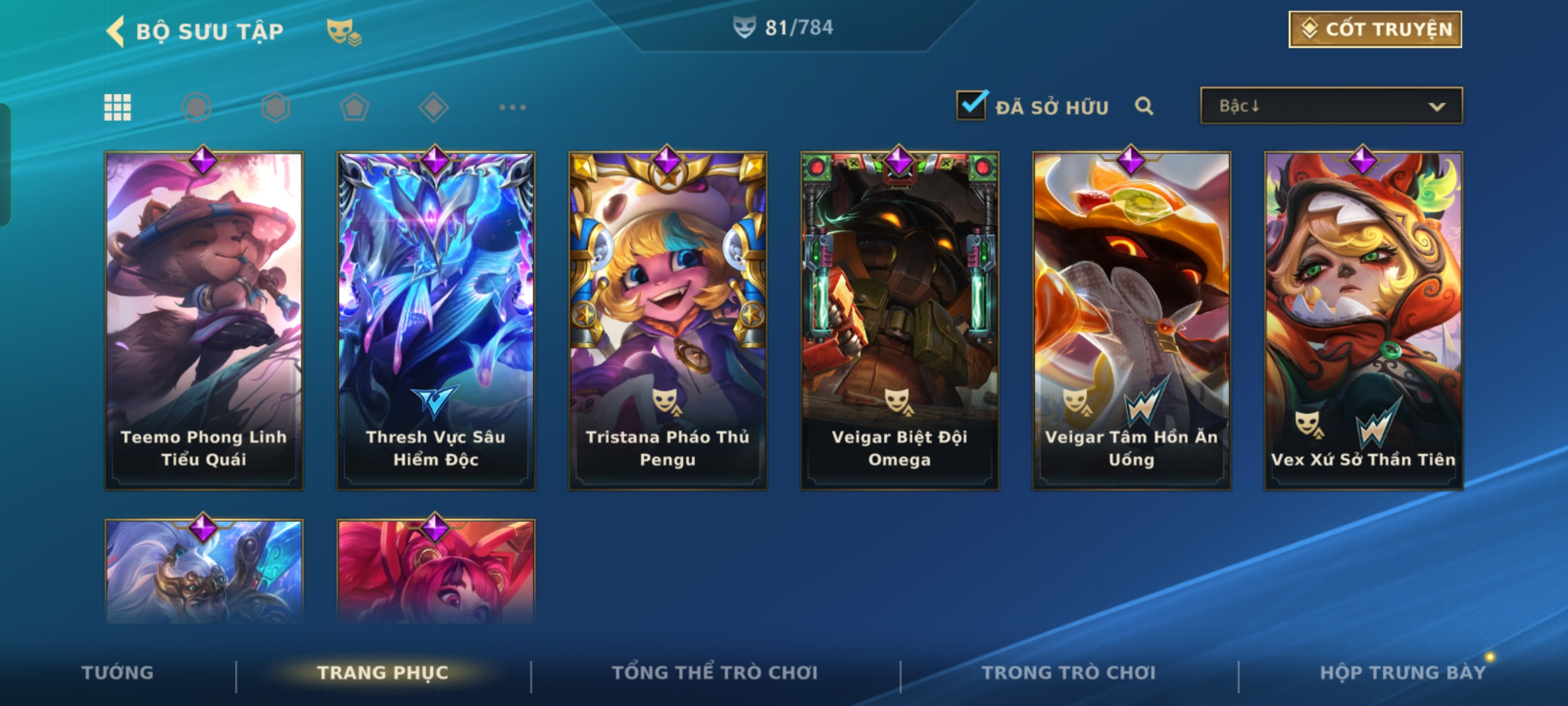Pick Tristana Pháo Thủ Pengu skin
The image size is (1568, 706).
click(668, 320)
